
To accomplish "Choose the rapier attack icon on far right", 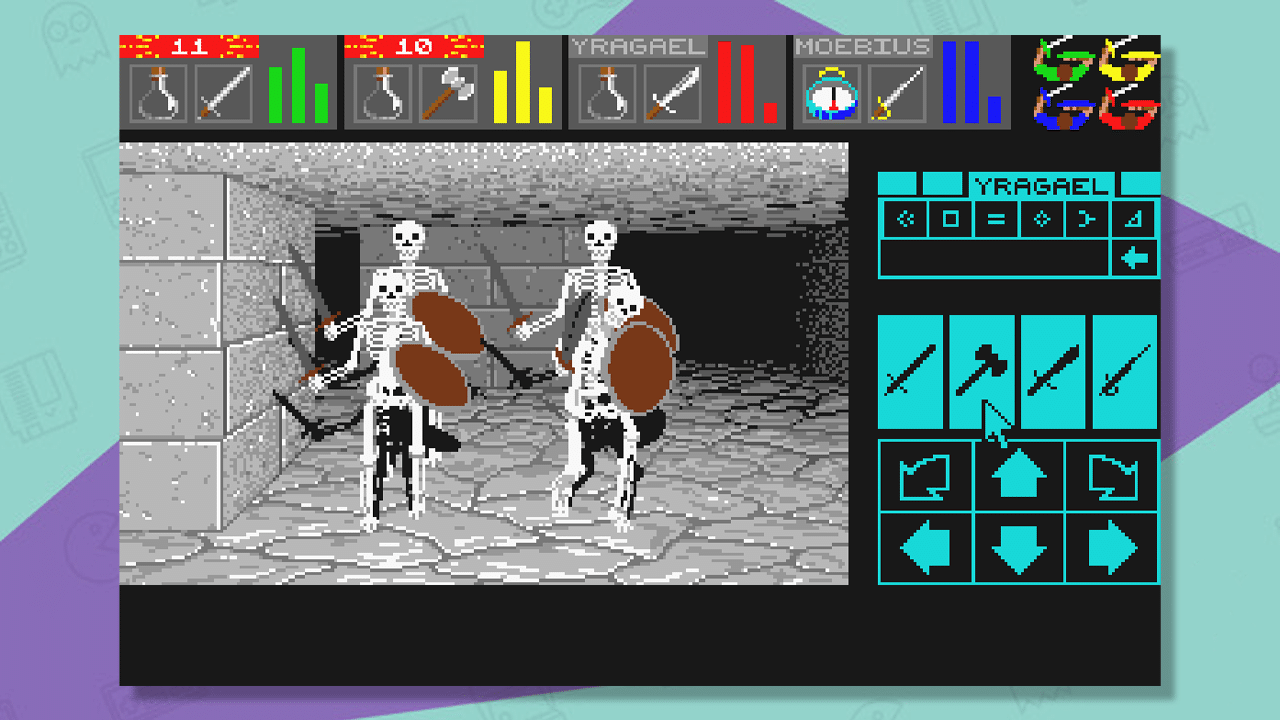I will 1124,370.
